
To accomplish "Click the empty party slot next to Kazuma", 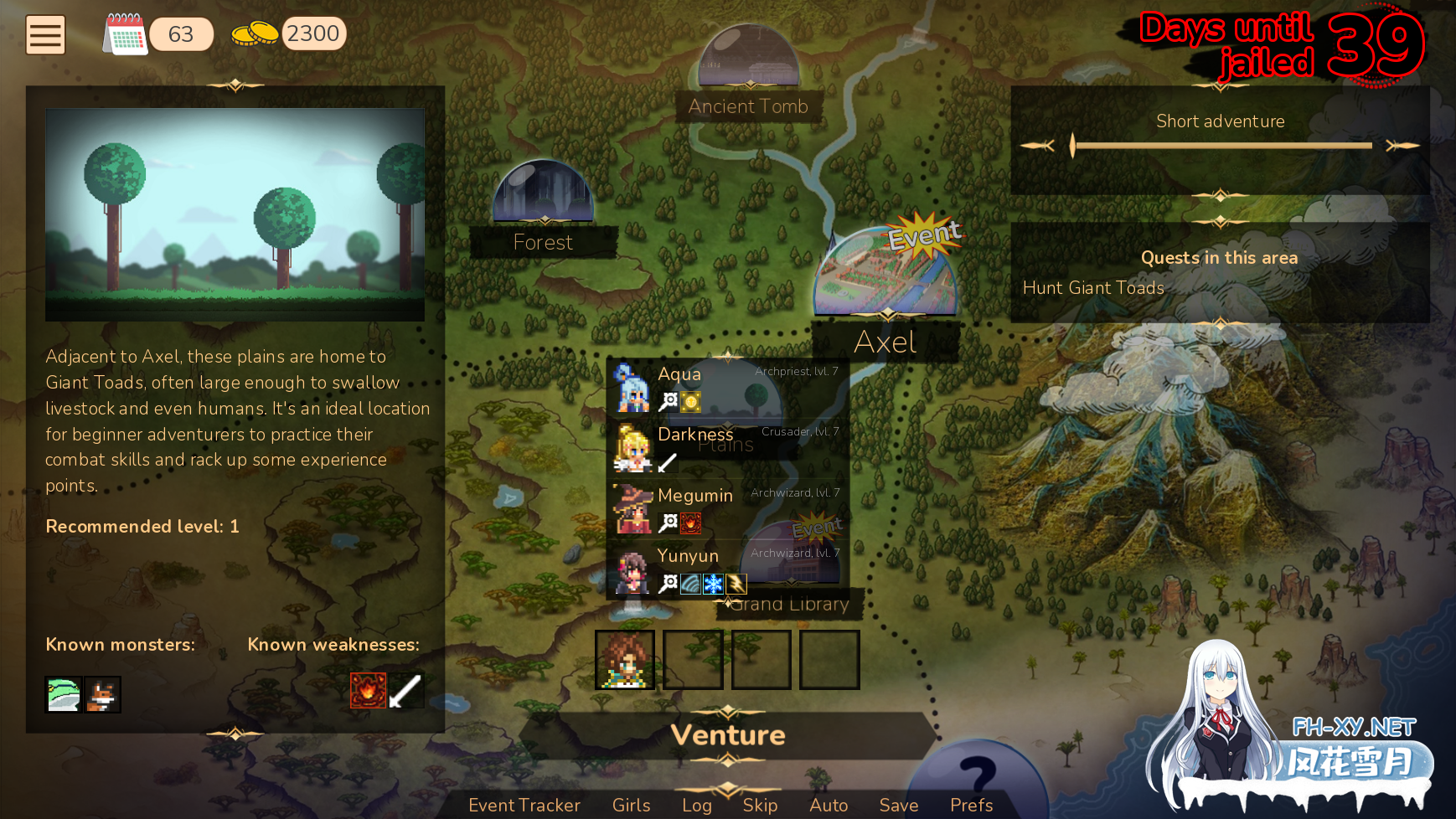I will pos(693,659).
